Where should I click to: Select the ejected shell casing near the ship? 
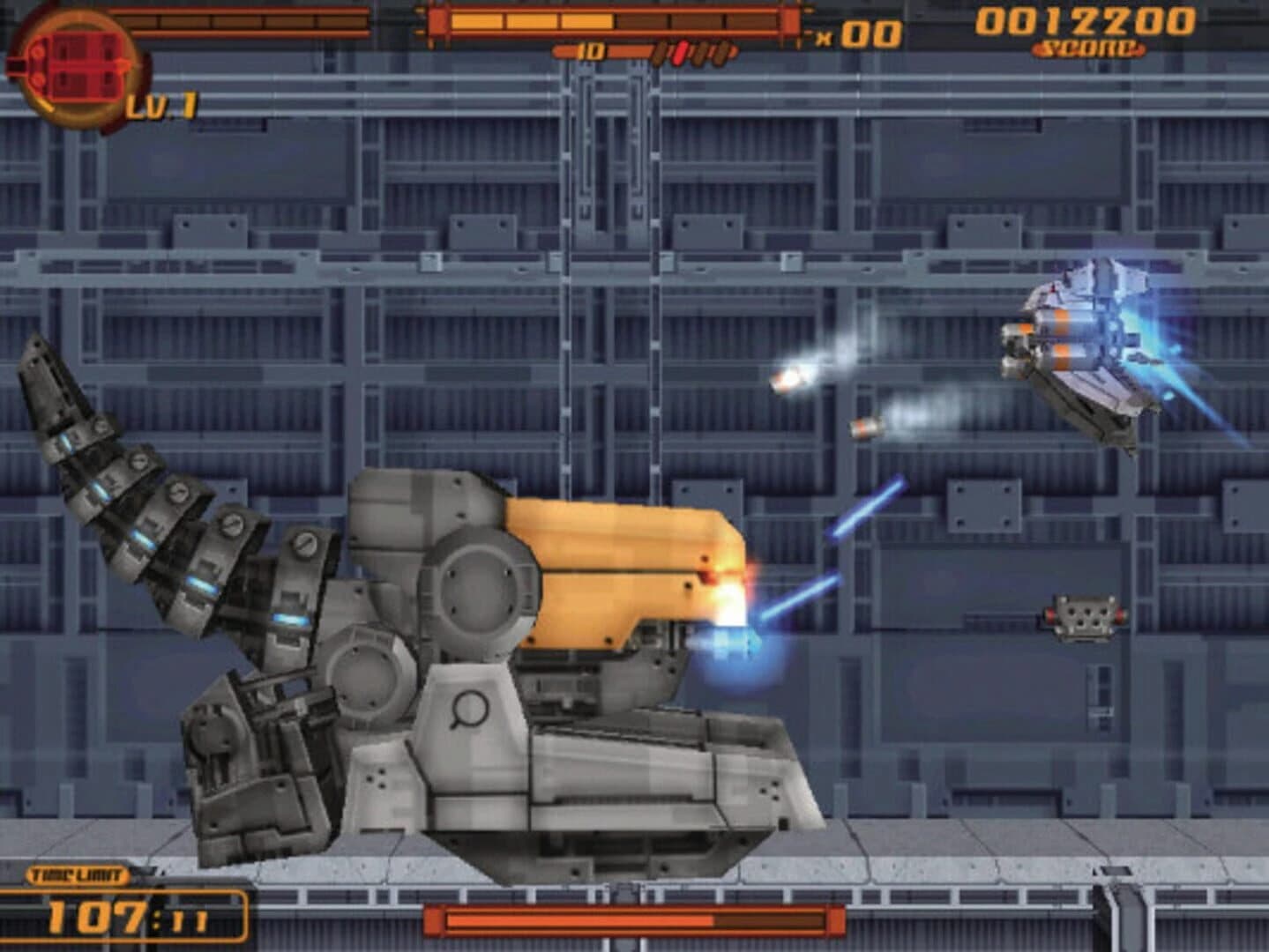point(864,428)
